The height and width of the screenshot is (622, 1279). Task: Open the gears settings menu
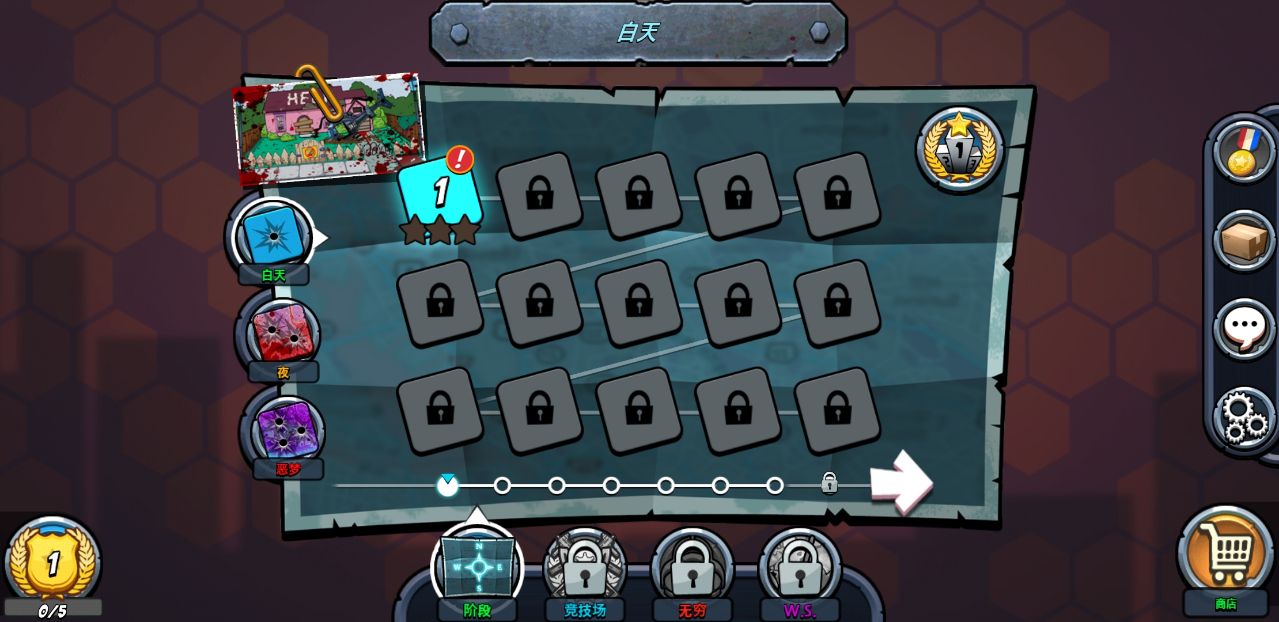tap(1243, 416)
